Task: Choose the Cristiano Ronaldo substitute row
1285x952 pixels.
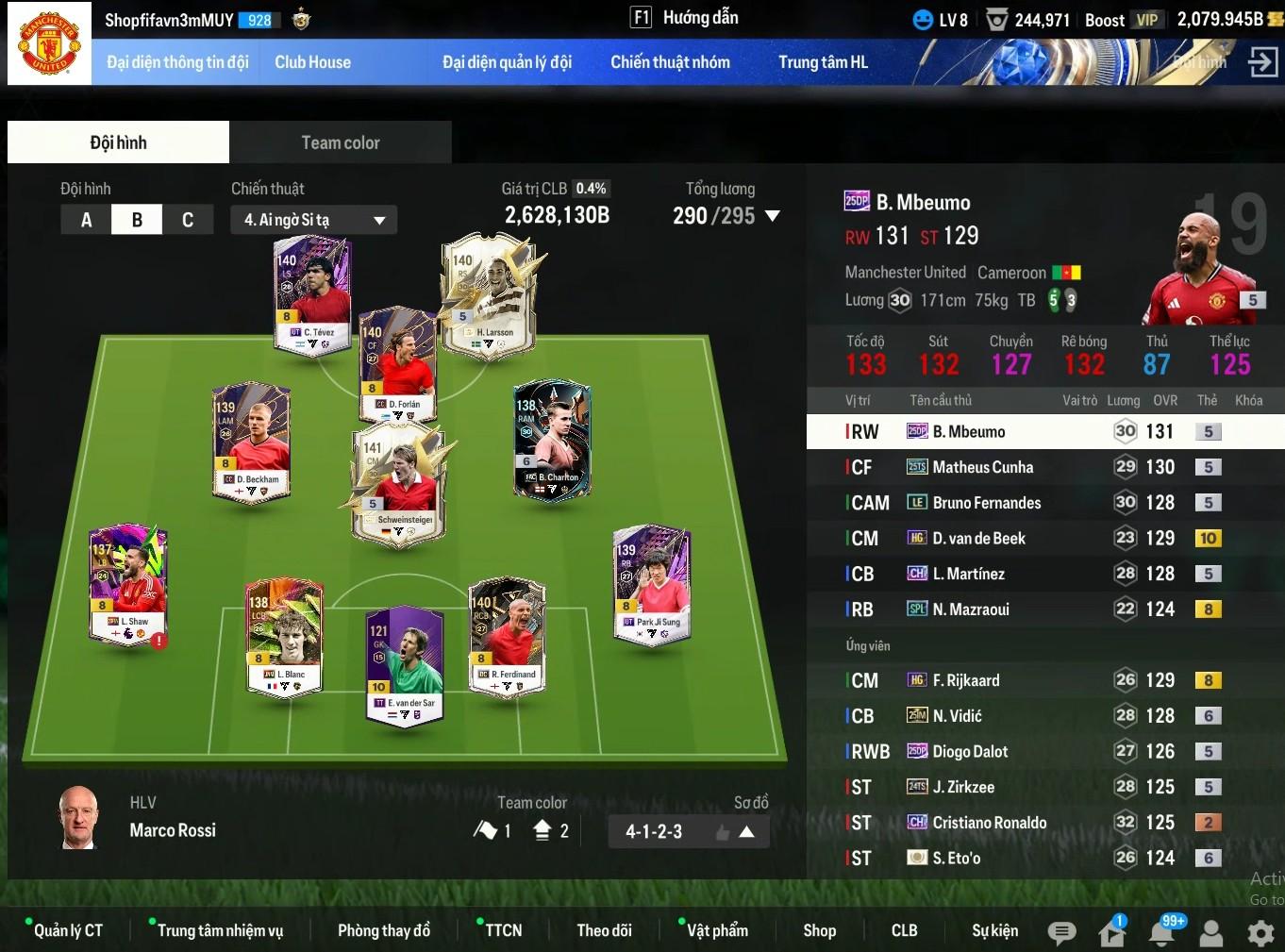Action: (x=989, y=823)
